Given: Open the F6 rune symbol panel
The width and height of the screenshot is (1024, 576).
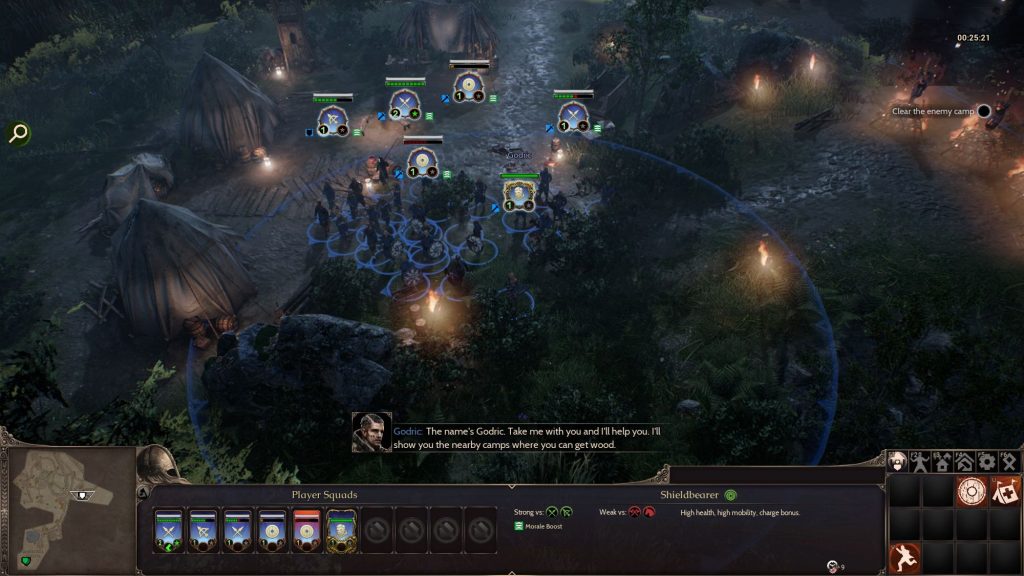Looking at the screenshot, I should point(1009,462).
